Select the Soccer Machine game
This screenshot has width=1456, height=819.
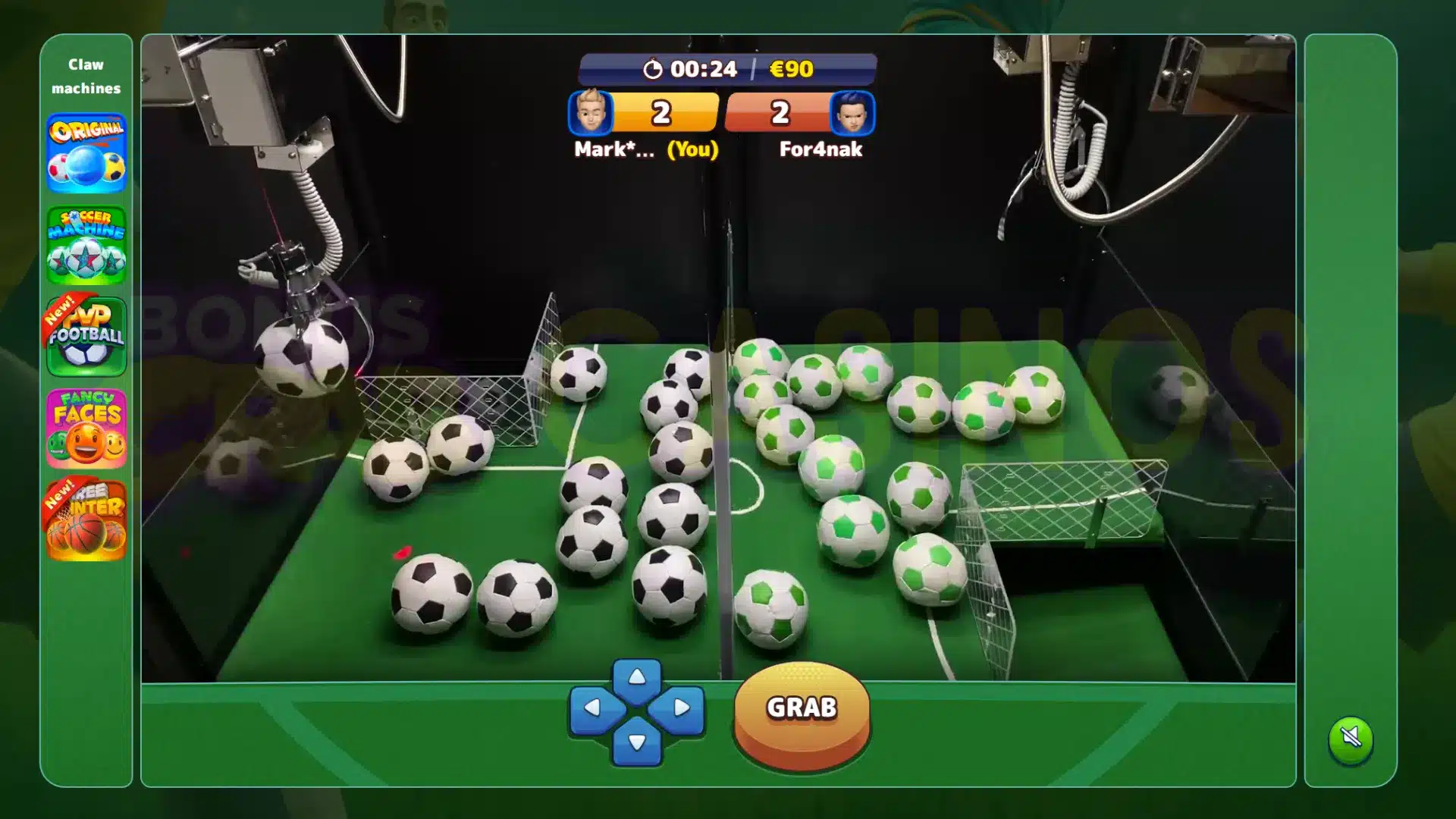coord(86,246)
